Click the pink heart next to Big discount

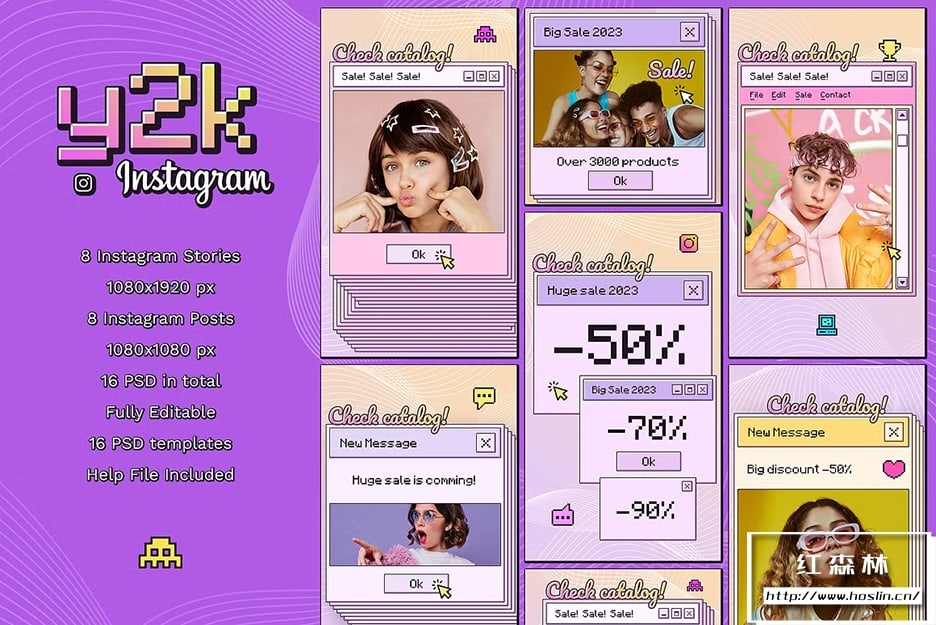[893, 468]
